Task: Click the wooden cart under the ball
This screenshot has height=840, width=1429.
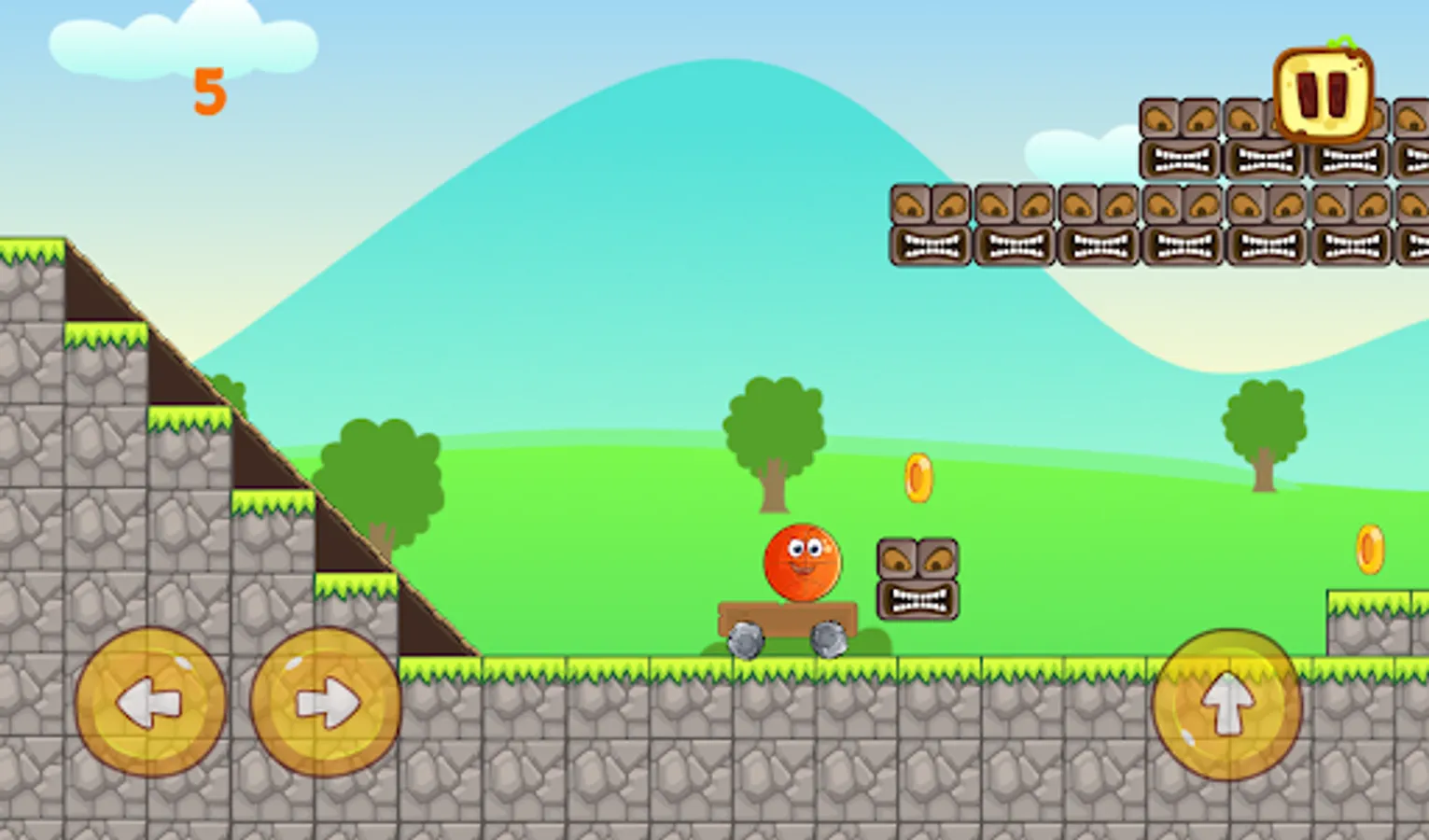Action: point(789,616)
